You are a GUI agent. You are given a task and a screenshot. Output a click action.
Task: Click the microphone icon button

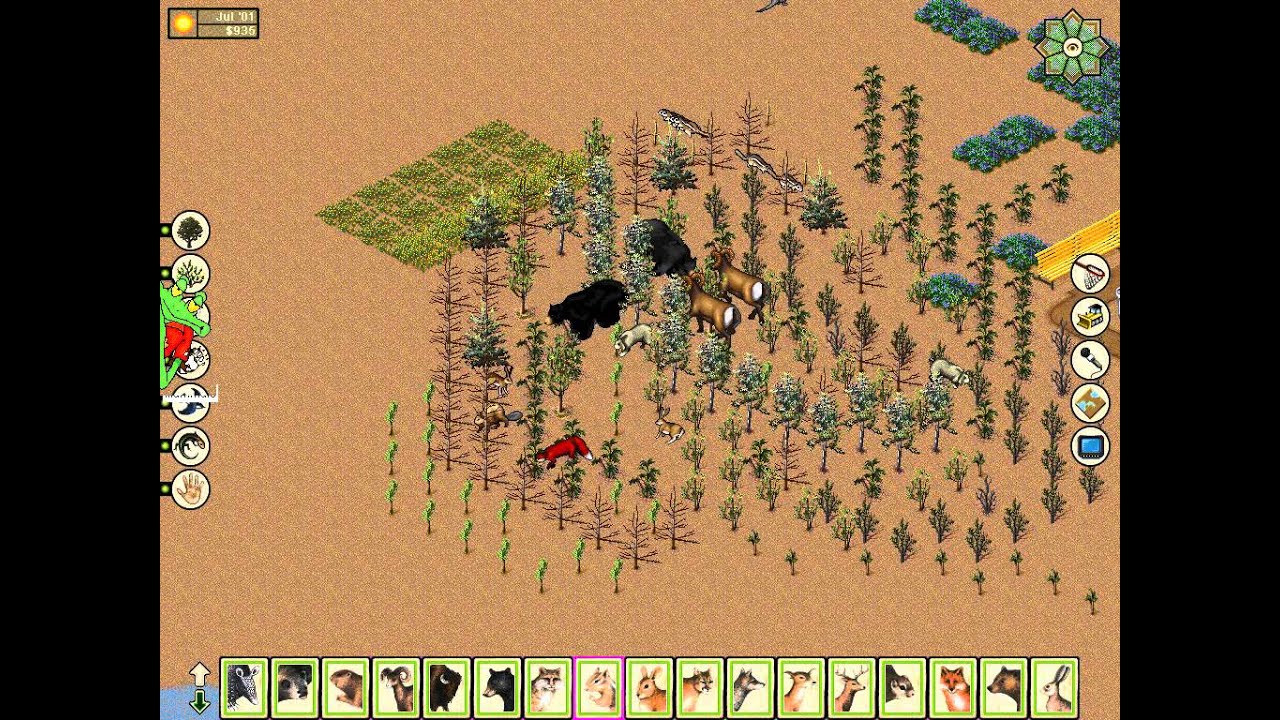tap(1091, 360)
